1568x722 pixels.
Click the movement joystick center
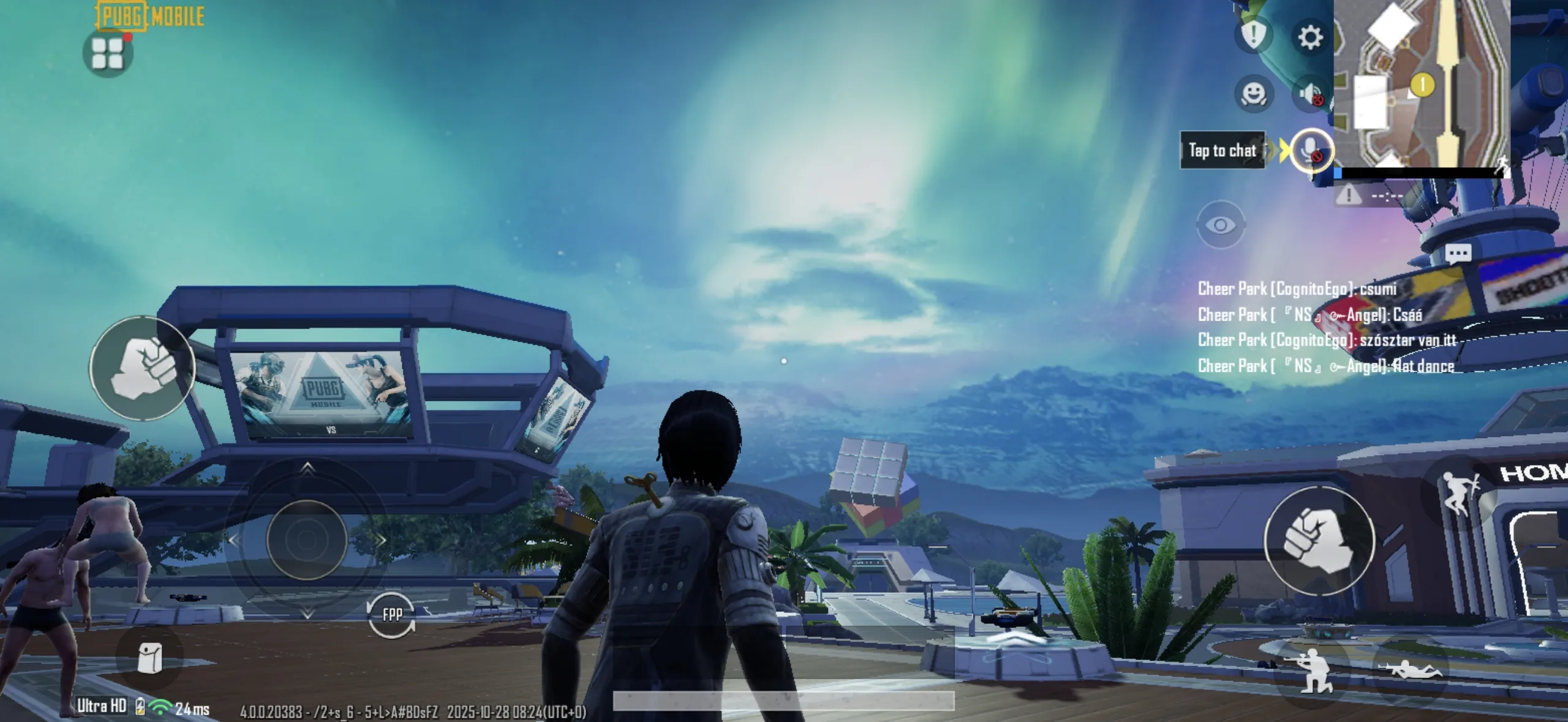(307, 540)
